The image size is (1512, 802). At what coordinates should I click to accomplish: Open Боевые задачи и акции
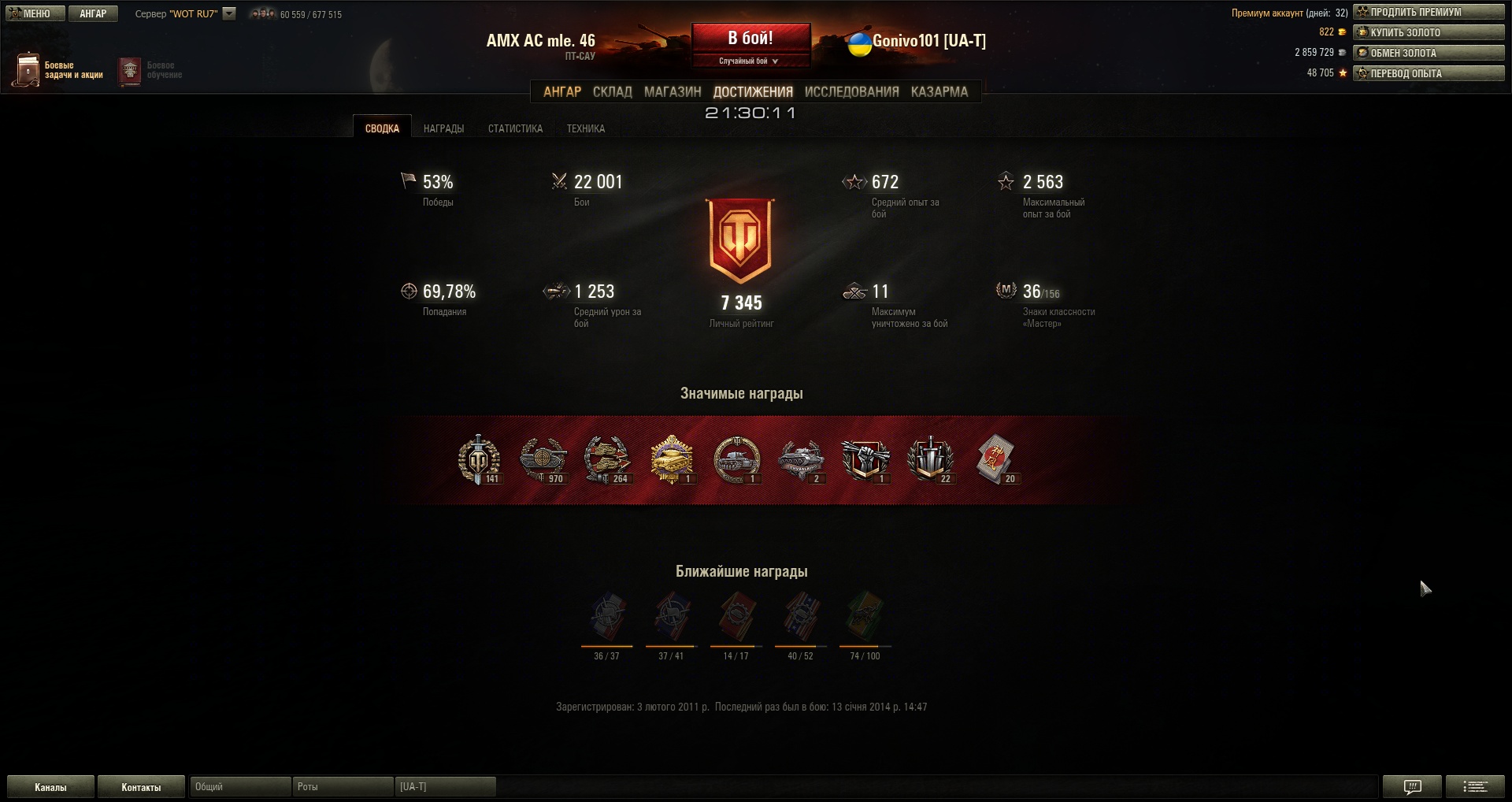coord(58,70)
